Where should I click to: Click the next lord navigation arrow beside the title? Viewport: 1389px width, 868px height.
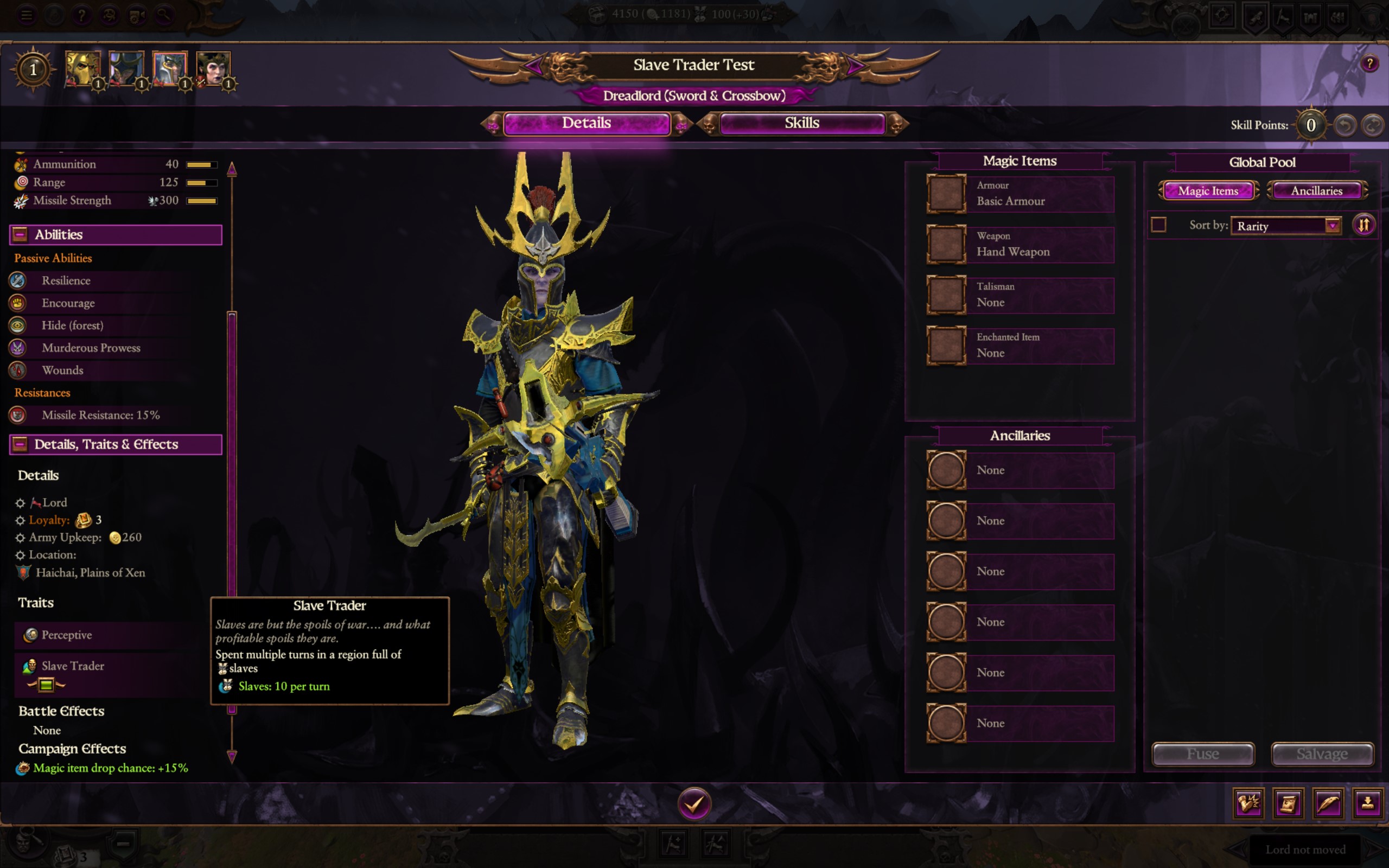click(855, 66)
